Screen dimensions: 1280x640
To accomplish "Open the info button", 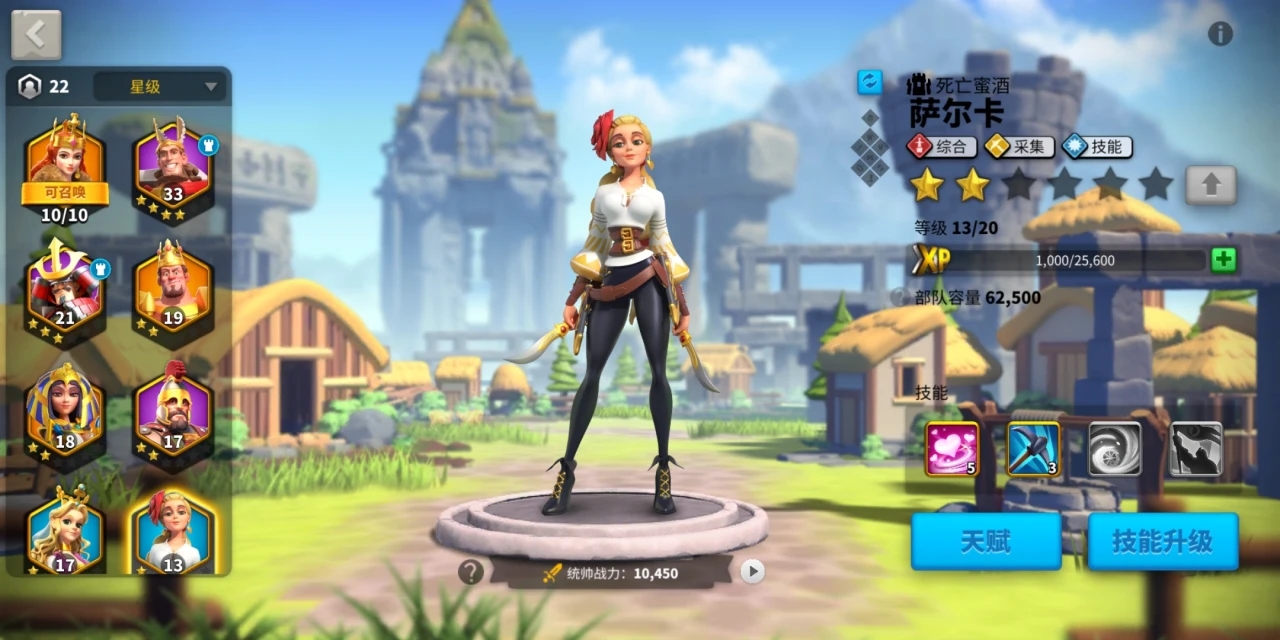I will point(1220,34).
